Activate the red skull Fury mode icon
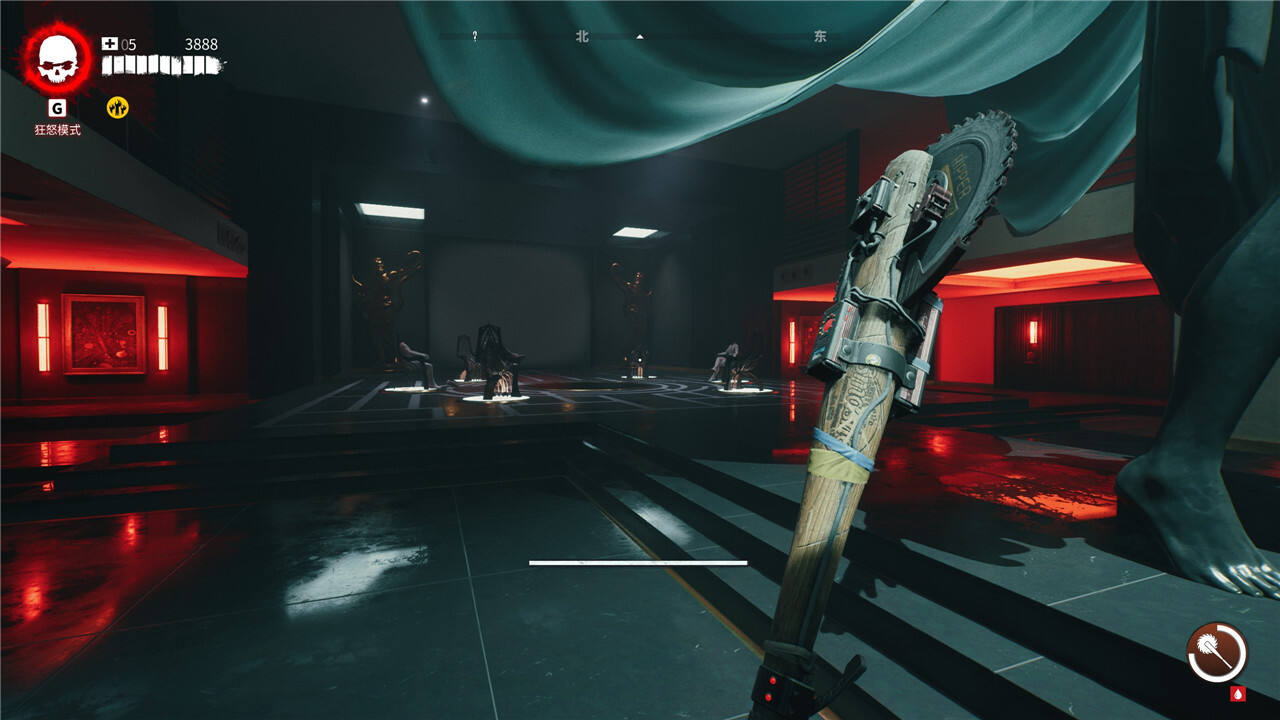The image size is (1280, 720). click(x=57, y=58)
